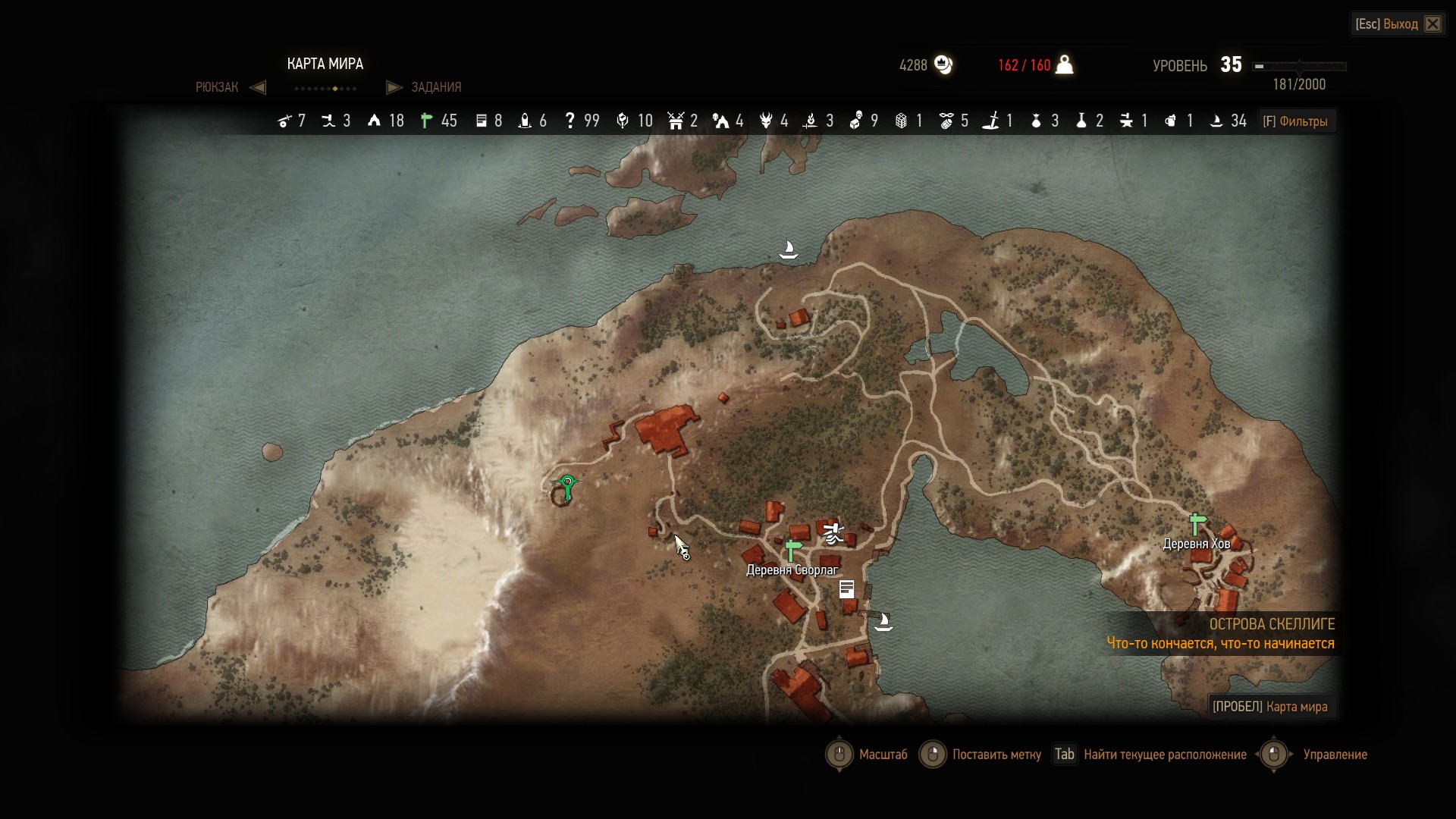Screen dimensions: 1456x819
Task: Switch to the Задания quests panel
Action: click(435, 87)
